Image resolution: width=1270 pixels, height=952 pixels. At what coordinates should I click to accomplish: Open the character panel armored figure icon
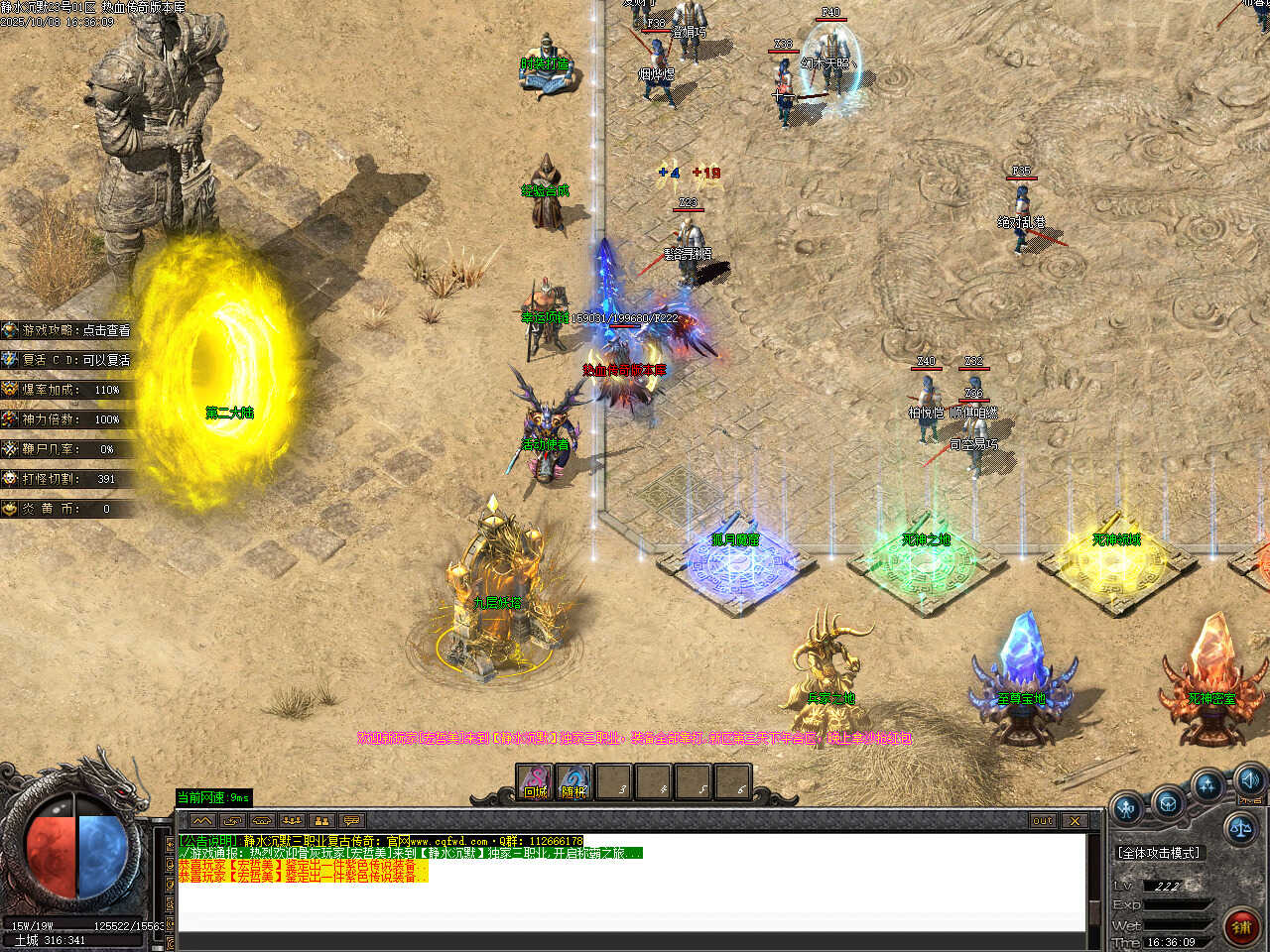tap(1127, 807)
